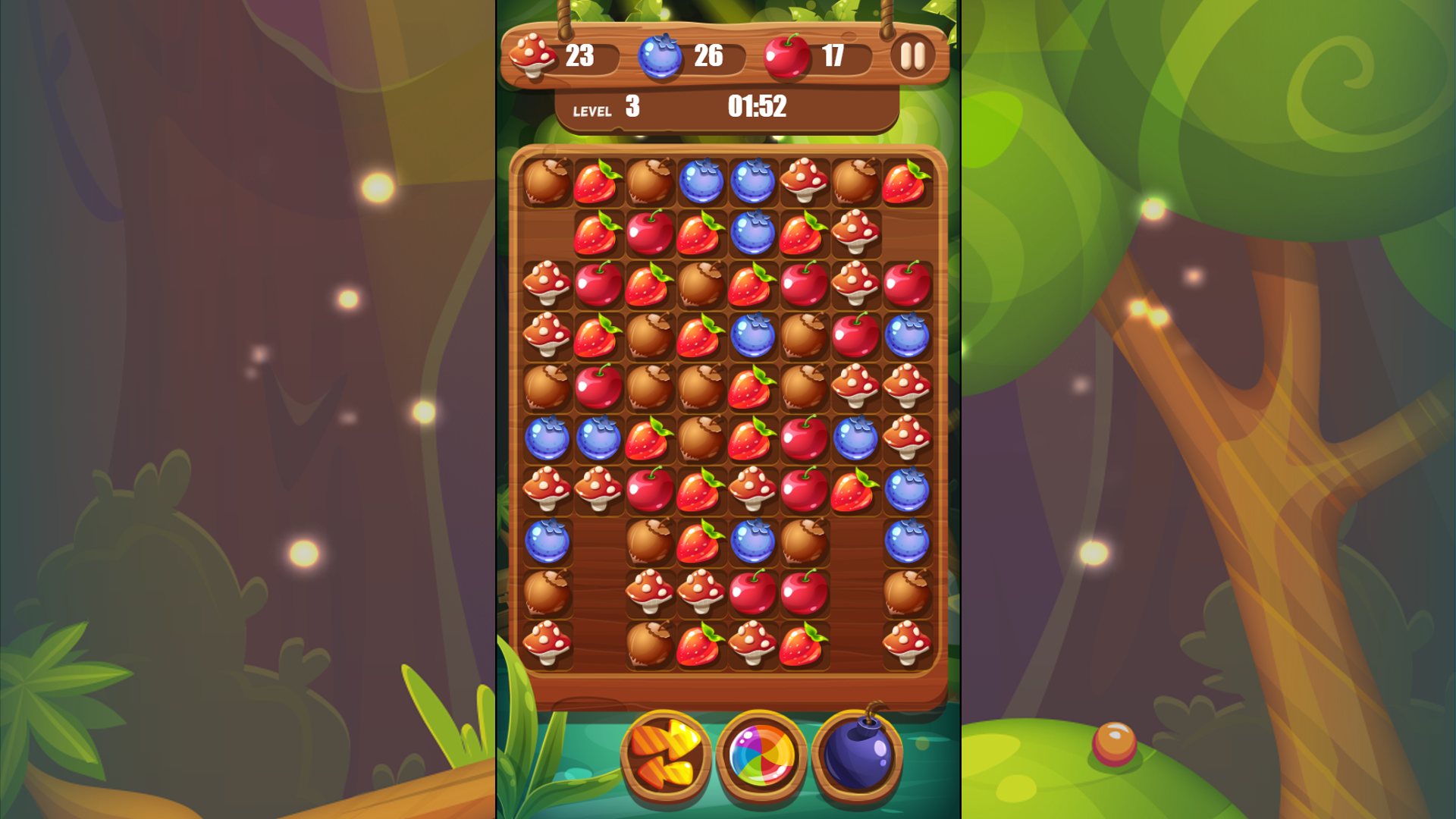Select the strawberry in the top-right corner

[905, 182]
